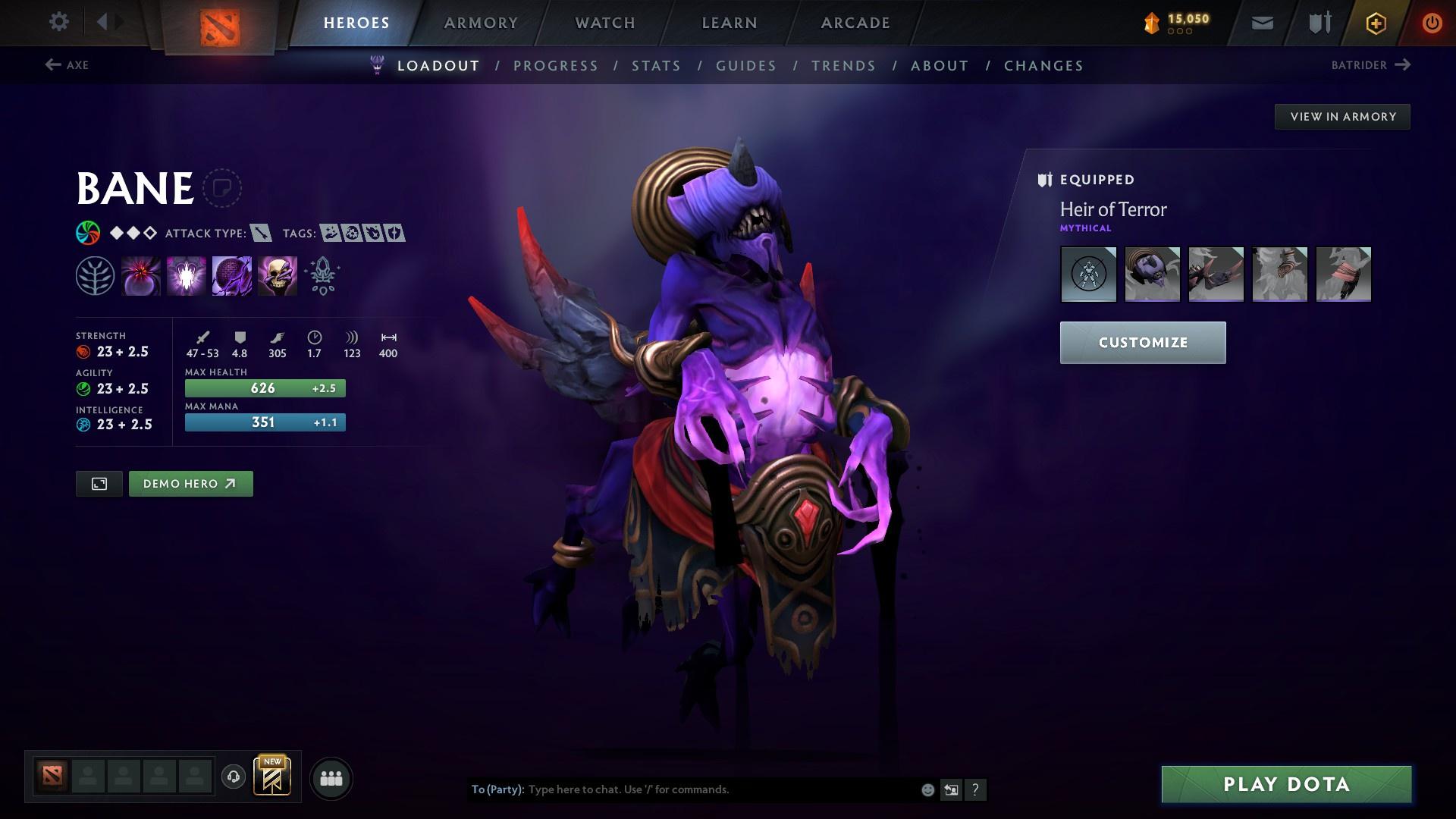Click the red power exit icon
This screenshot has width=1456, height=819.
(x=1432, y=22)
